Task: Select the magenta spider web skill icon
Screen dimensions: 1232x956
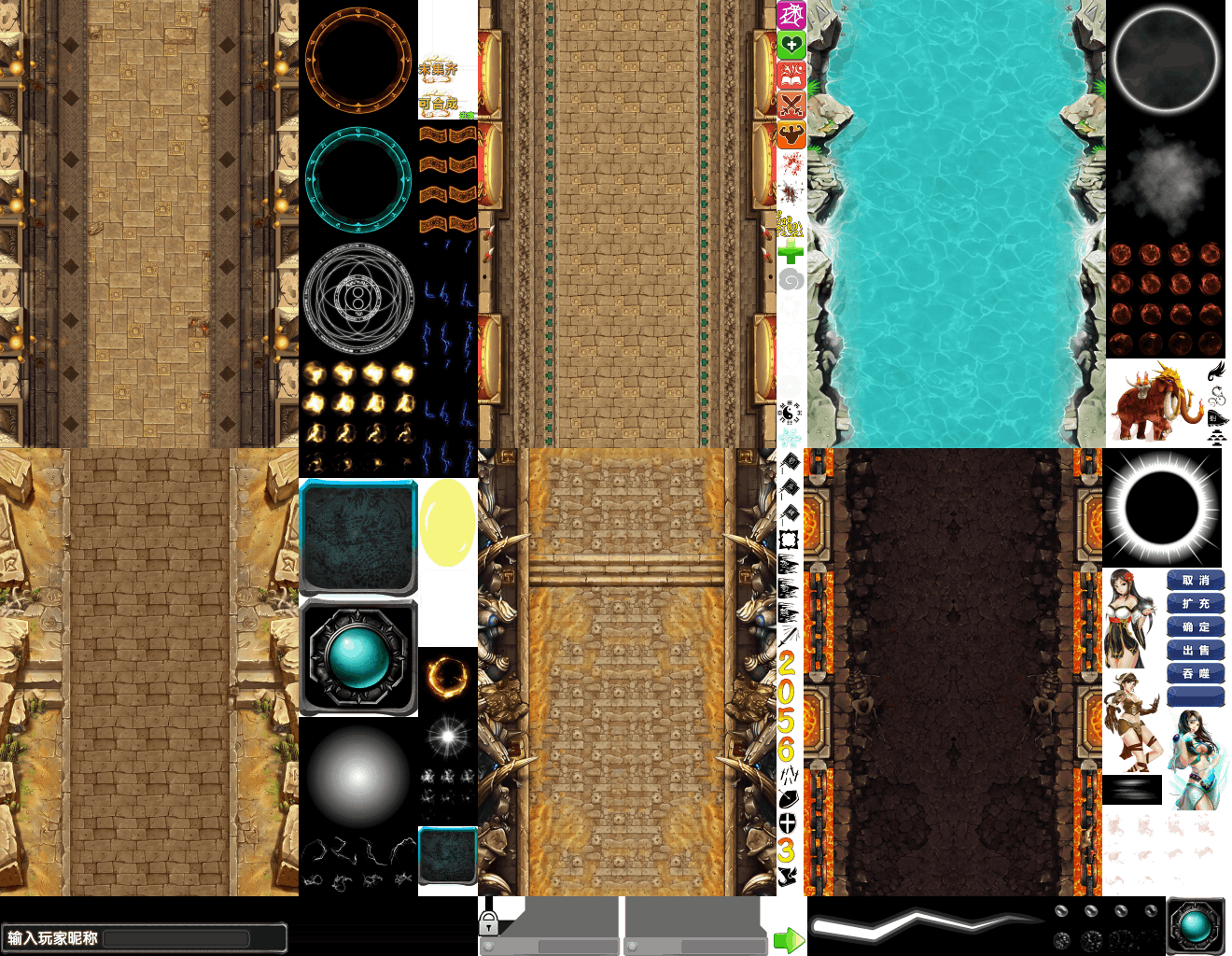Action: [791, 15]
